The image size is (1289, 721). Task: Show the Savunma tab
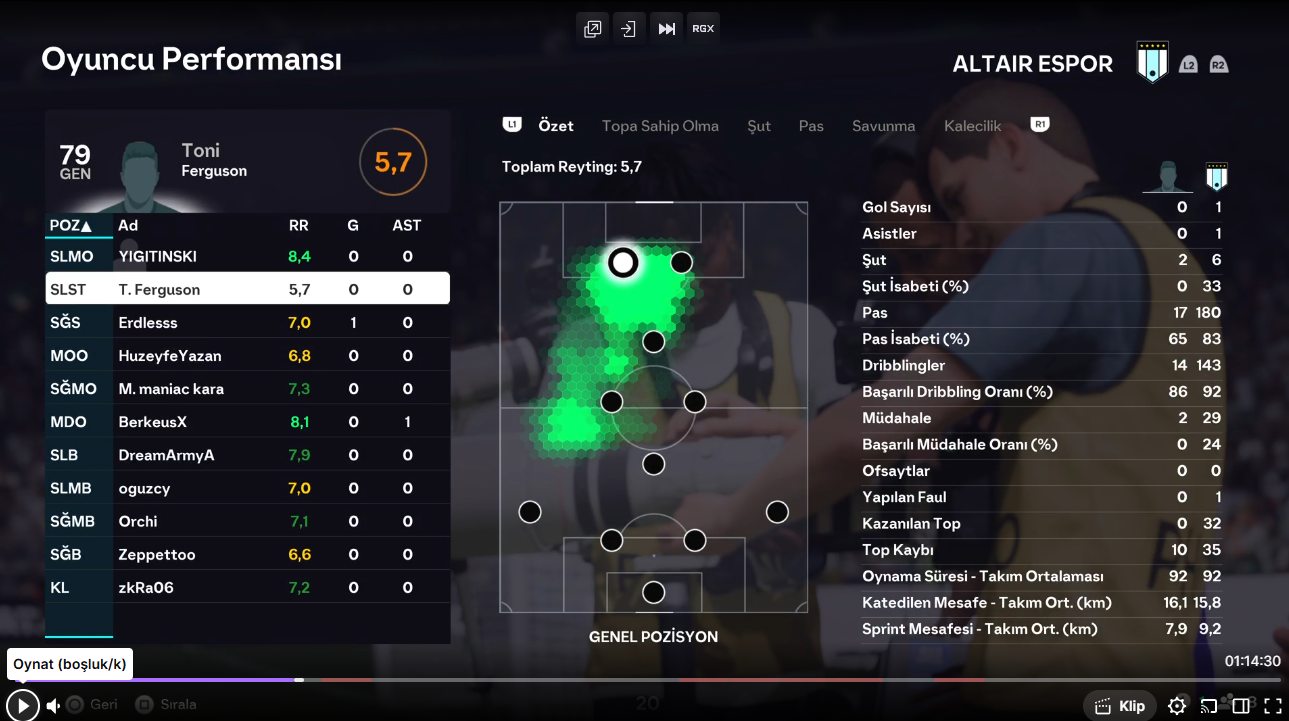(883, 126)
